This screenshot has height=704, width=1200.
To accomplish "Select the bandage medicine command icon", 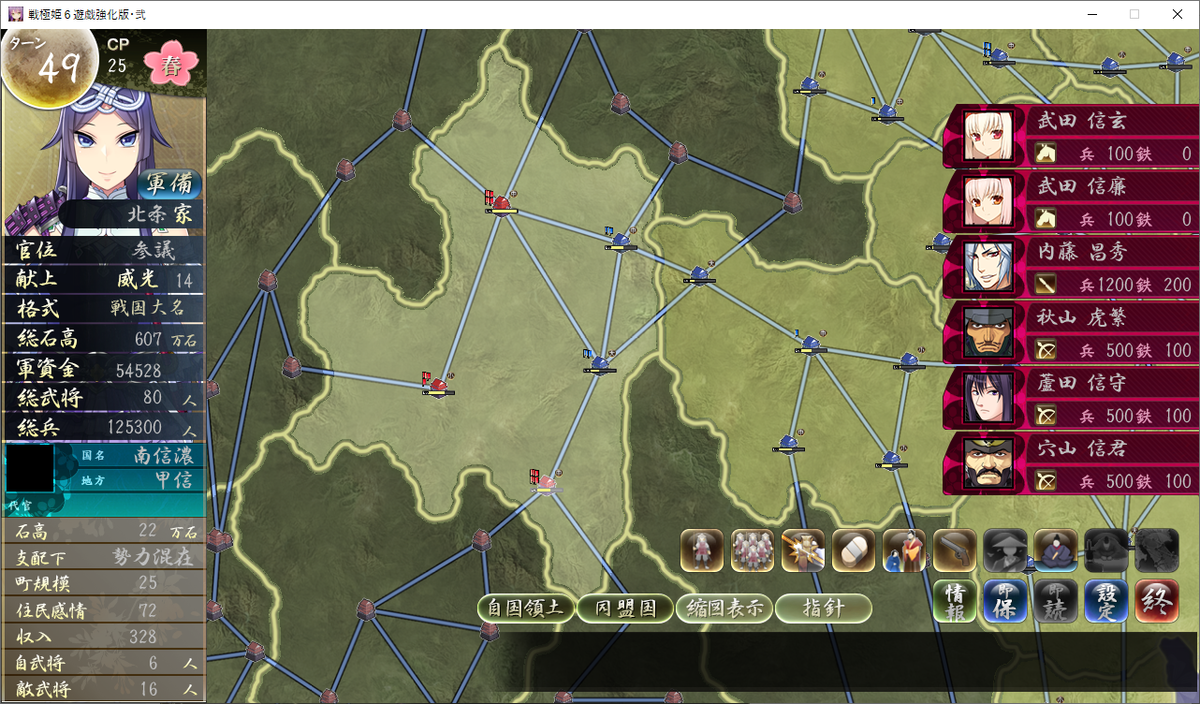I will pos(853,550).
